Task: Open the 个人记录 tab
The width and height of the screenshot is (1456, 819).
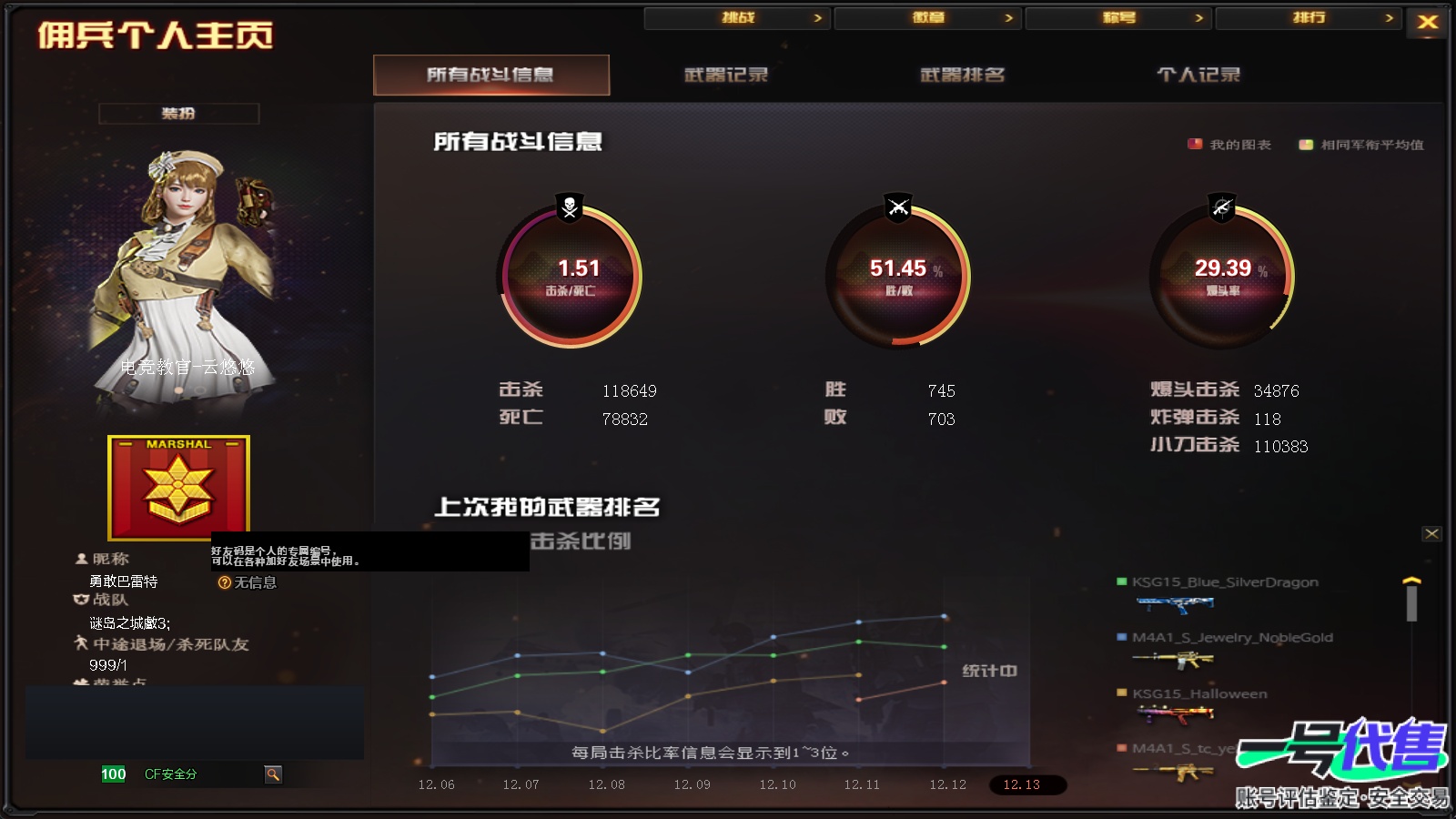Action: pos(1198,76)
